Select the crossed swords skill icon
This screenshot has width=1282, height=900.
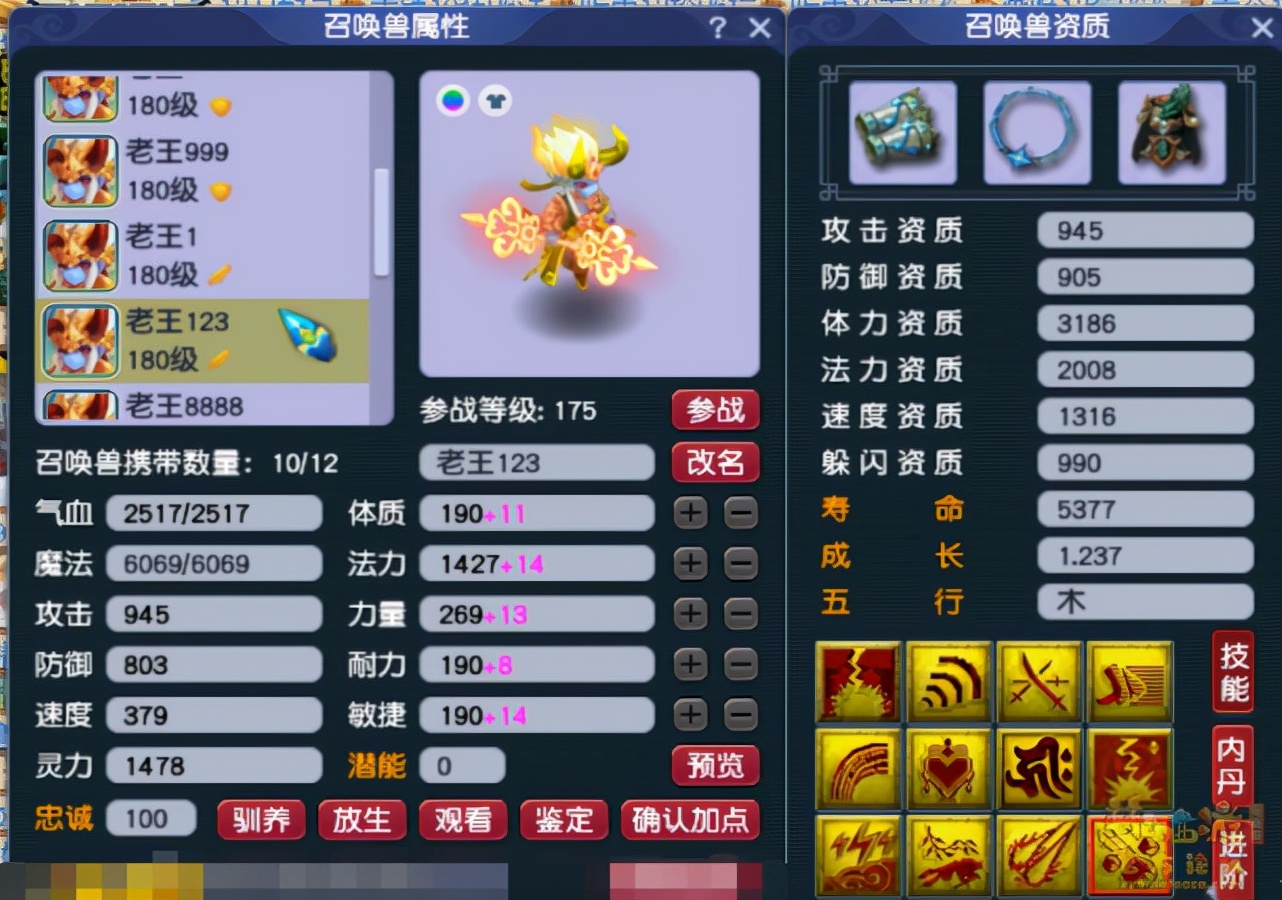pyautogui.click(x=1038, y=683)
